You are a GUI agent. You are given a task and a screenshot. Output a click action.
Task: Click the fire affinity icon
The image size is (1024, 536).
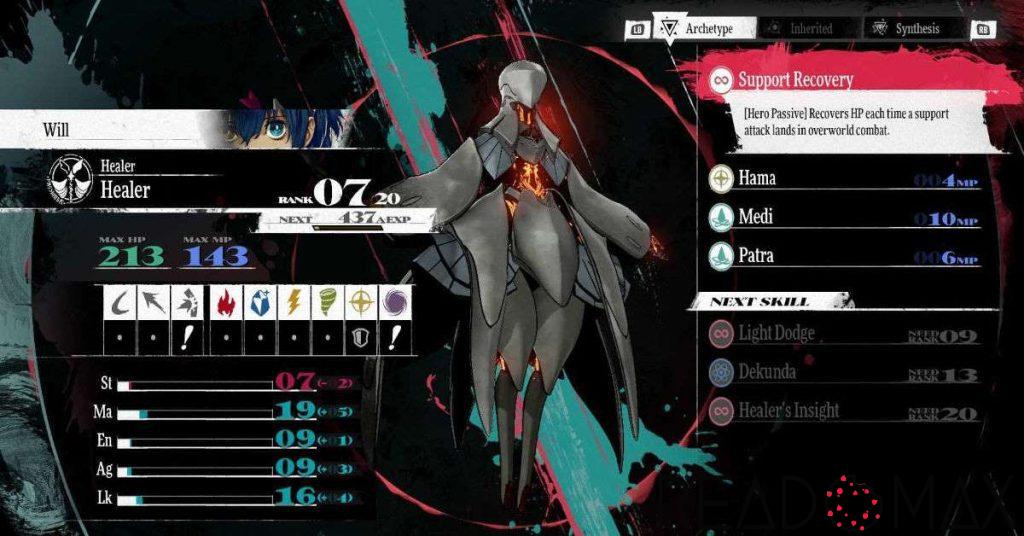coord(227,303)
